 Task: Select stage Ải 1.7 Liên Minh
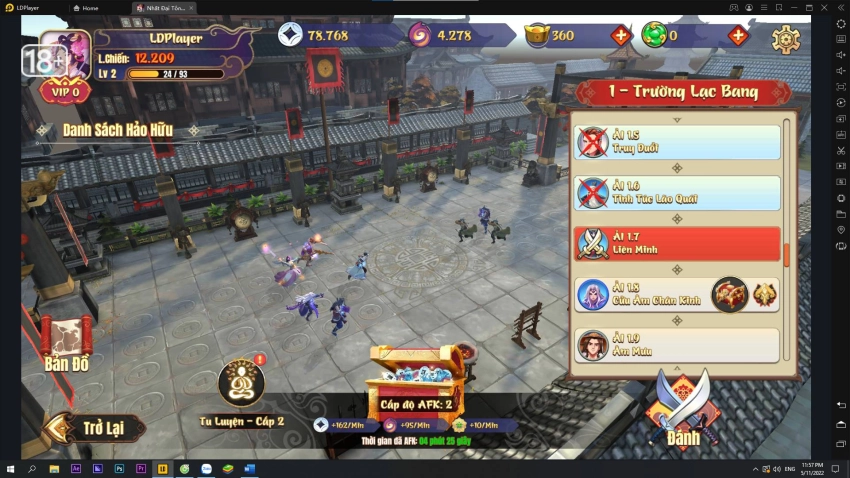pos(677,244)
